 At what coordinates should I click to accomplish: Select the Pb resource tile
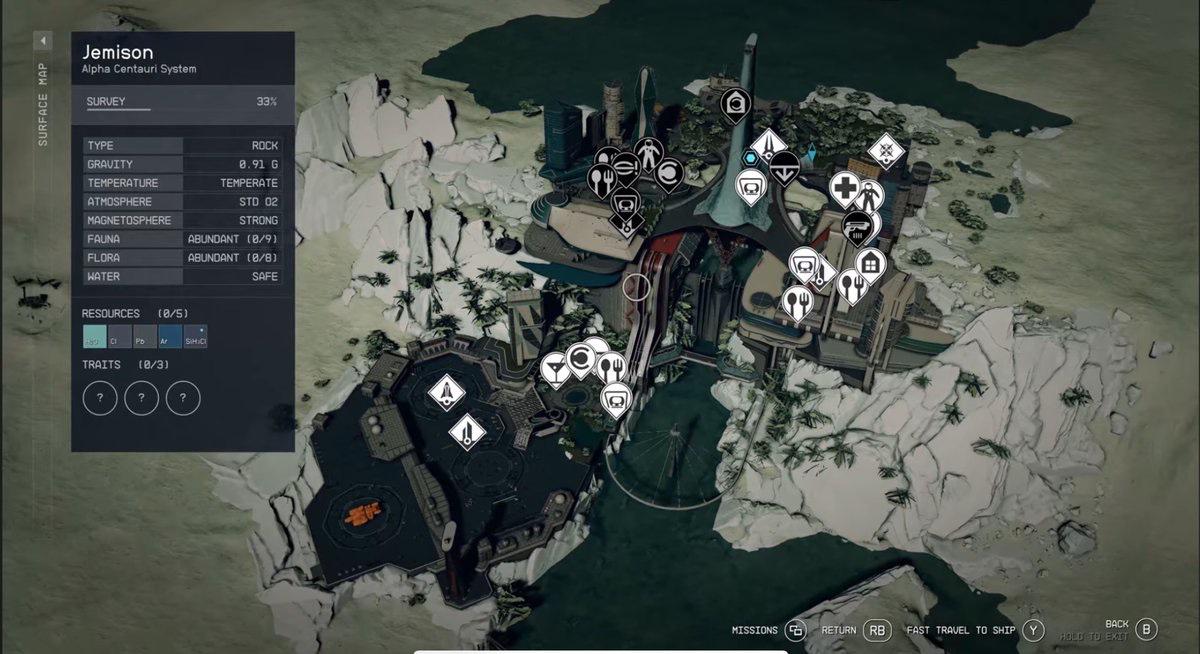145,337
